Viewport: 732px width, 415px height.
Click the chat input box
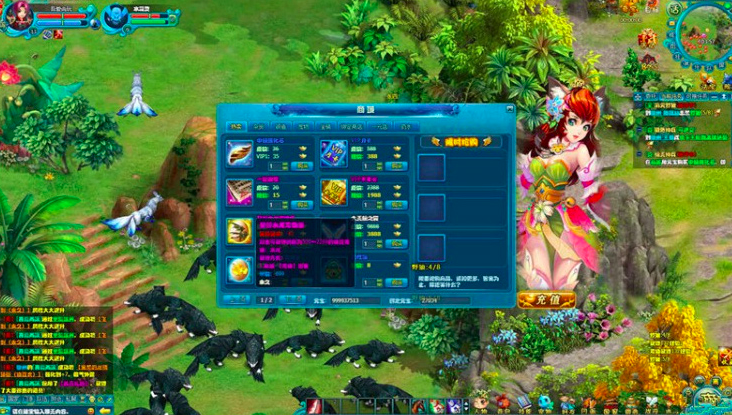45,410
